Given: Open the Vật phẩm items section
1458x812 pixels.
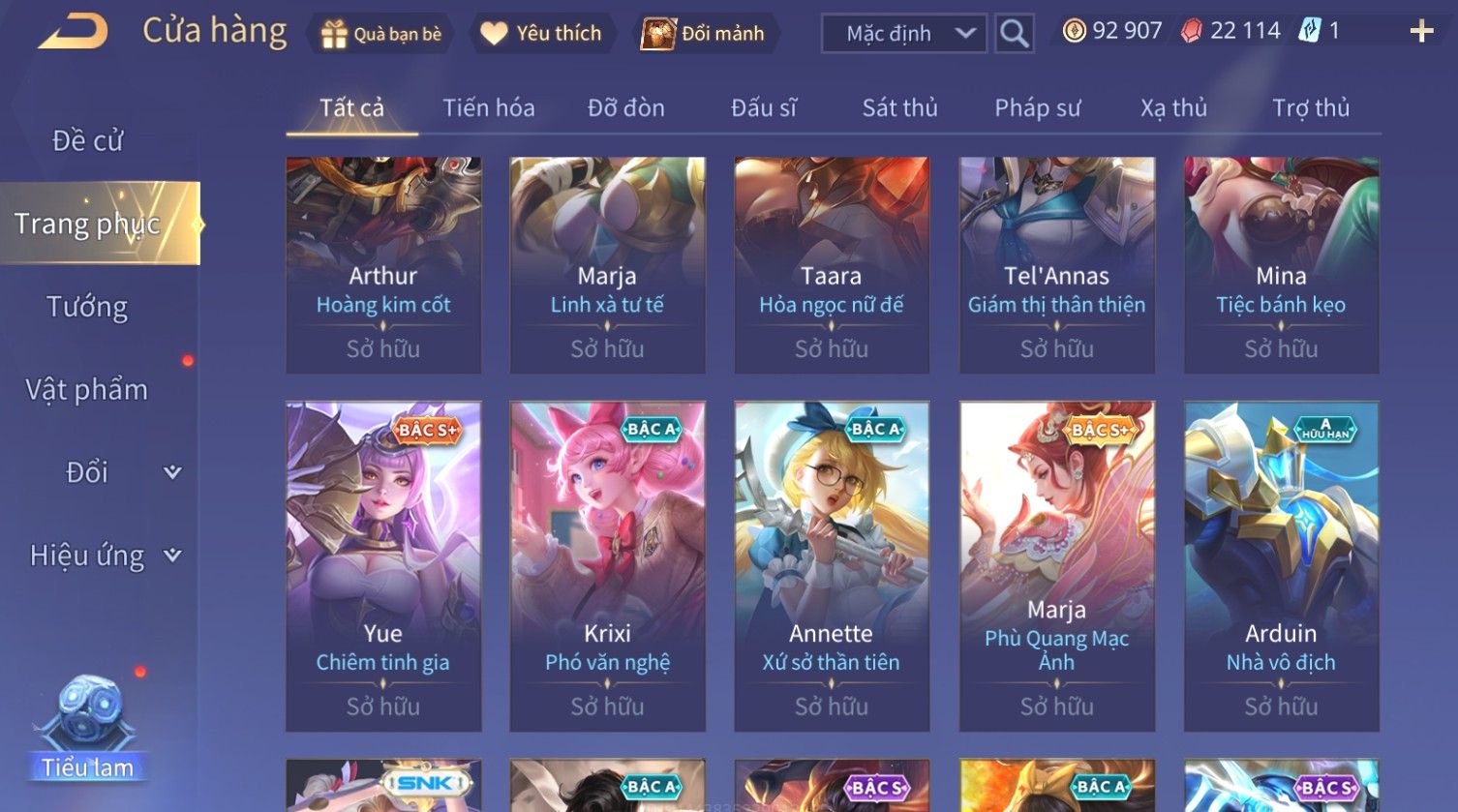Looking at the screenshot, I should pyautogui.click(x=87, y=390).
